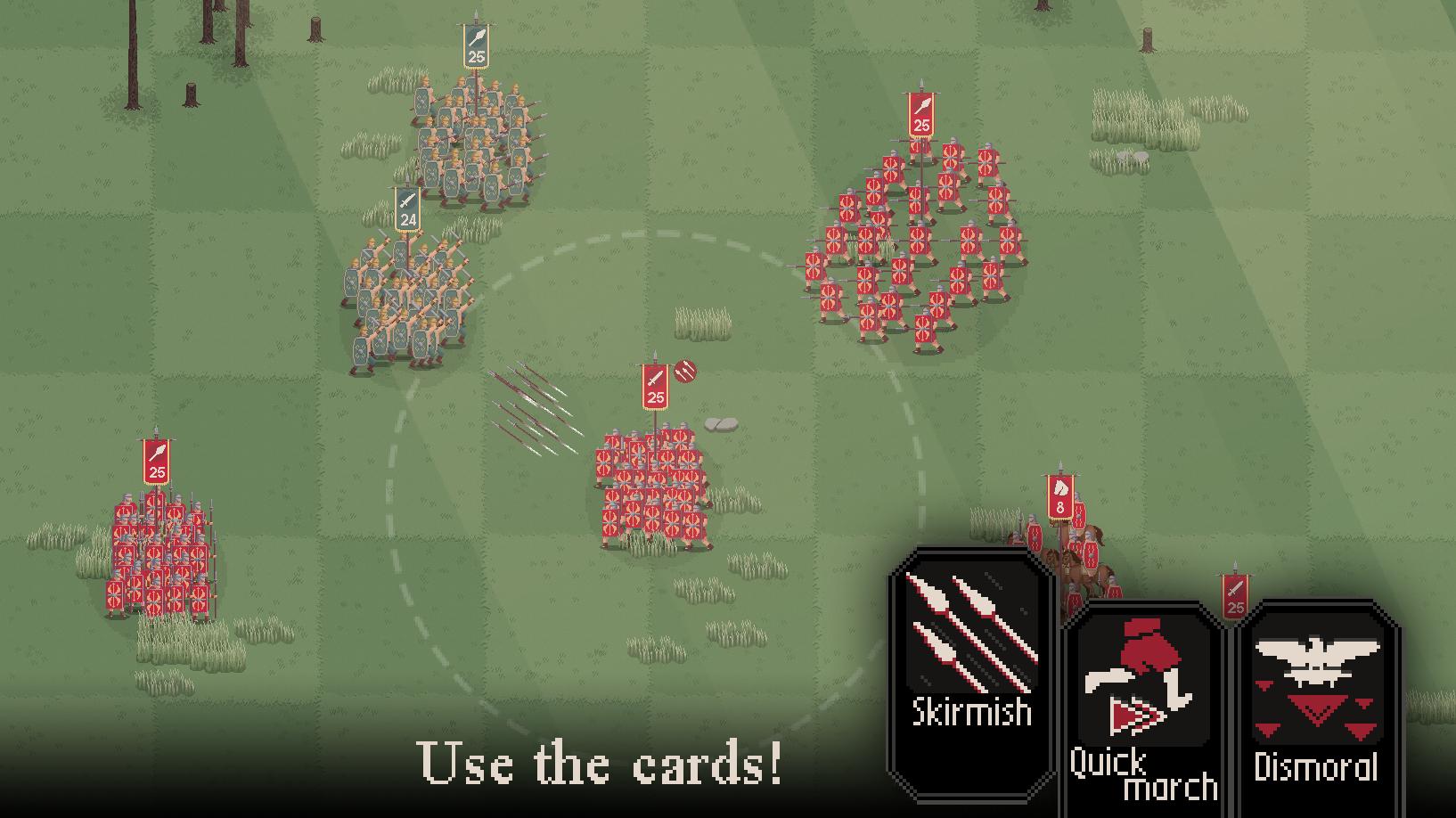Click the 'Use the cards!' tutorial text

(x=601, y=762)
